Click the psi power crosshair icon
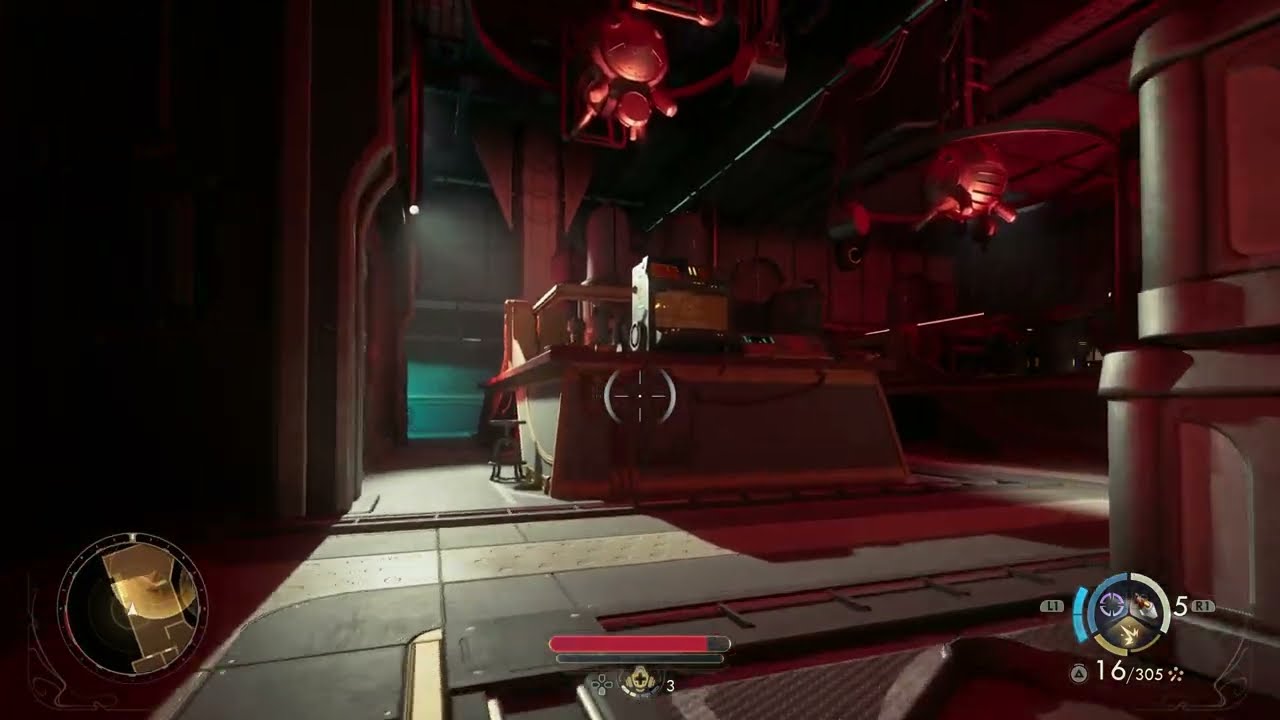This screenshot has width=1280, height=720. pyautogui.click(x=1111, y=605)
